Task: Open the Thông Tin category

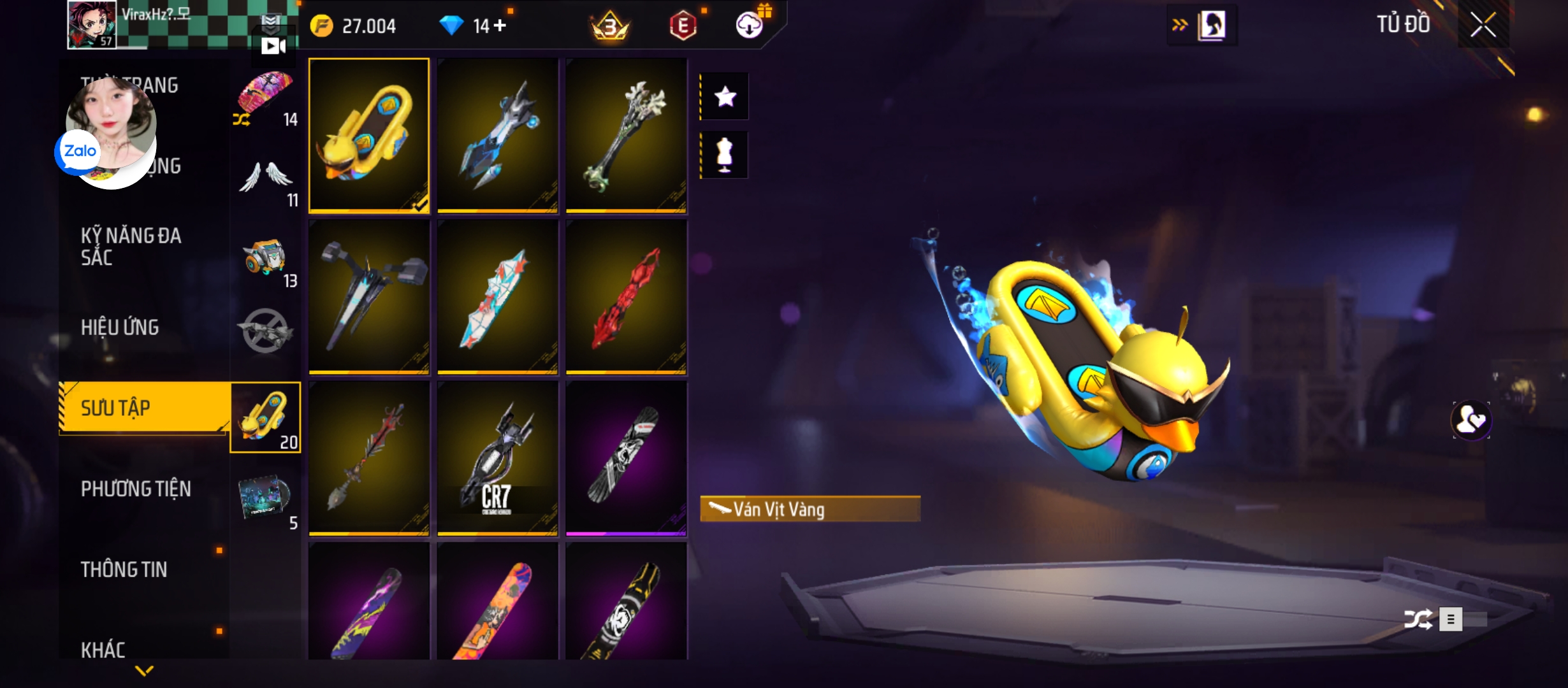Action: pos(124,570)
